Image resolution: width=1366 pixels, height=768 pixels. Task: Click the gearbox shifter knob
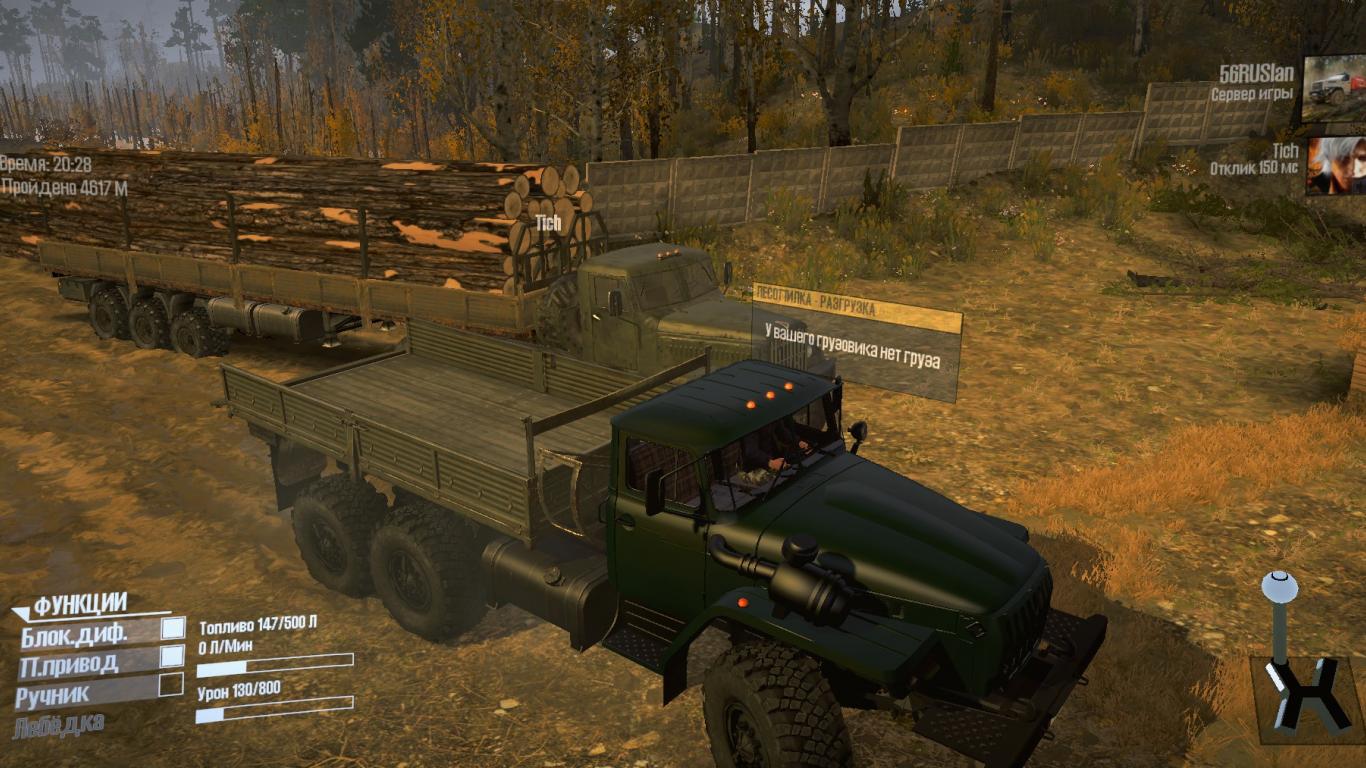coord(1278,588)
